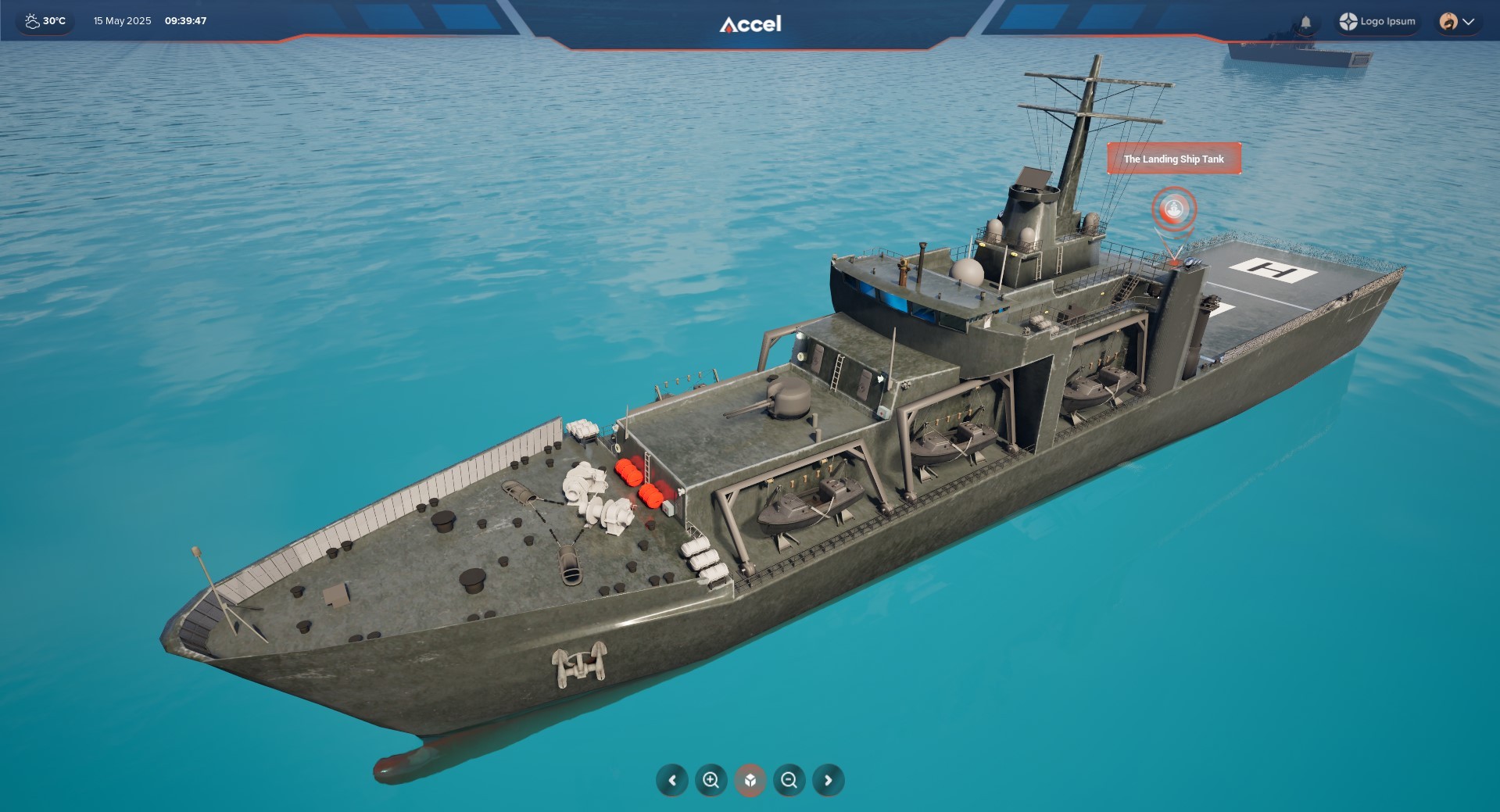Viewport: 1500px width, 812px height.
Task: Select the zoom in magnifier icon
Action: tap(711, 780)
